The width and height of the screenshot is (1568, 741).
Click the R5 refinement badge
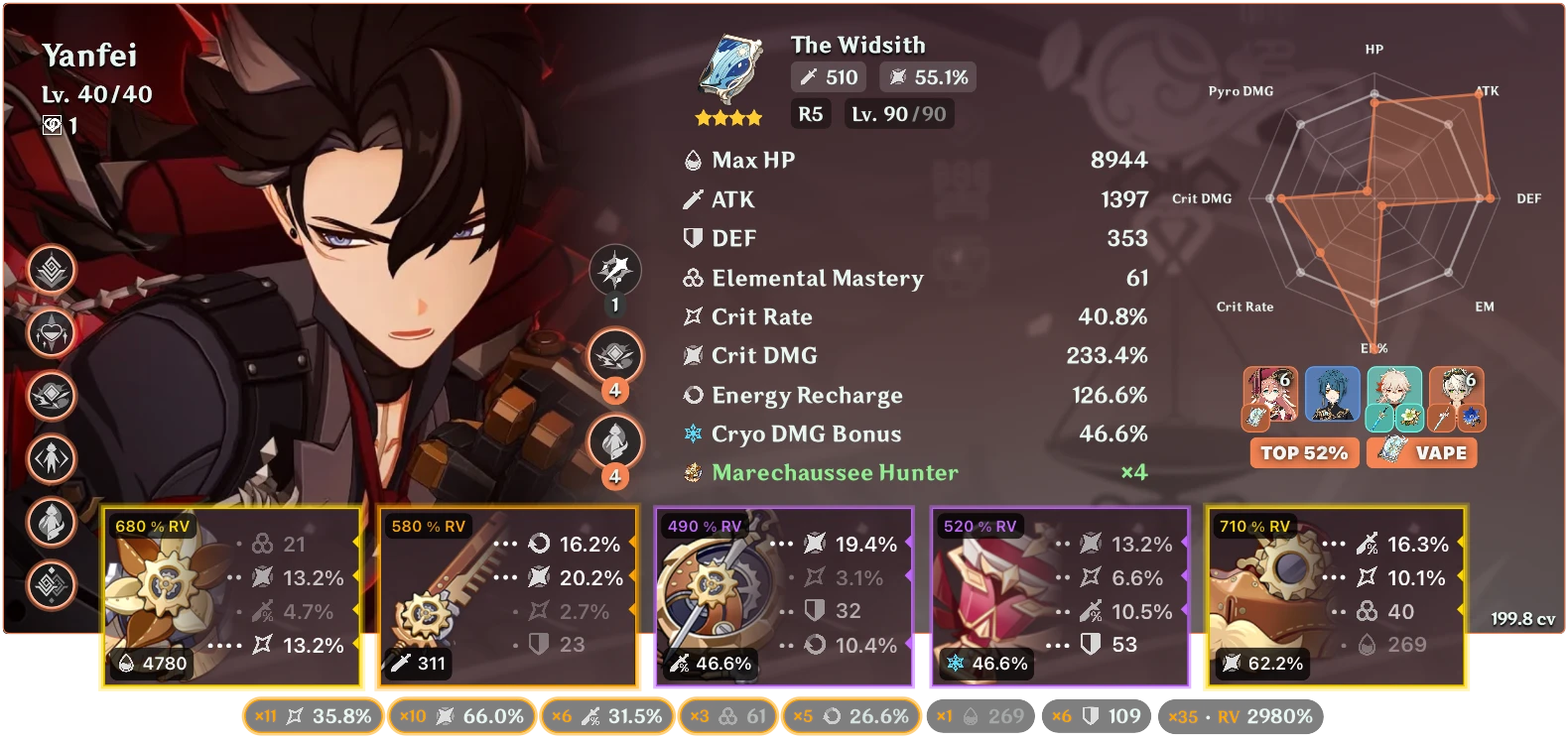809,114
